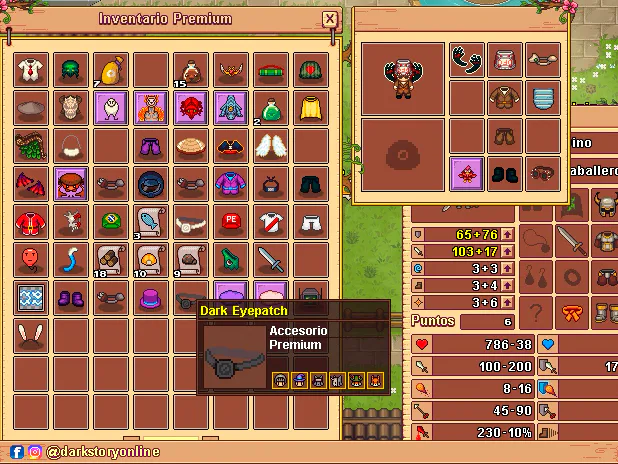The image size is (618, 464).
Task: Choose the steel sword in inventory
Action: (271, 259)
